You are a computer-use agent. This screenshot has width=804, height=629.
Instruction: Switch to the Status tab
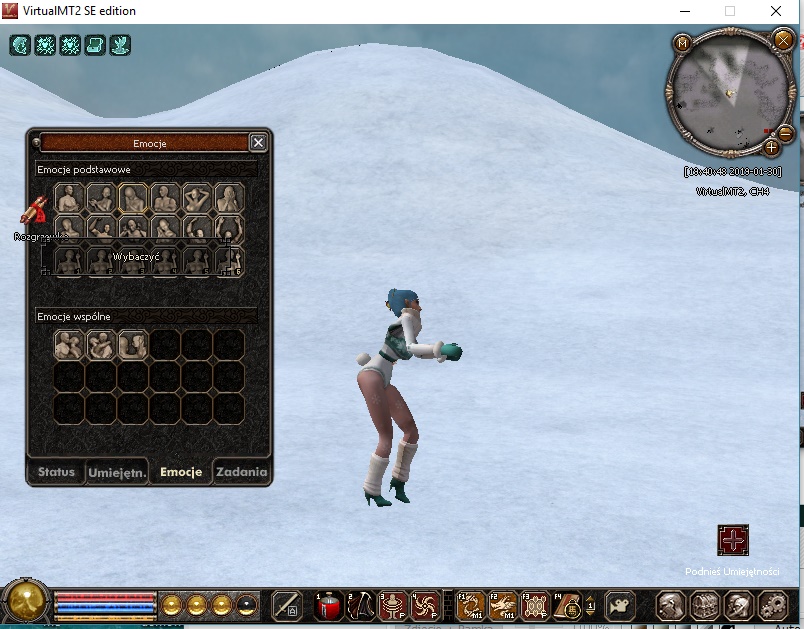pyautogui.click(x=56, y=472)
